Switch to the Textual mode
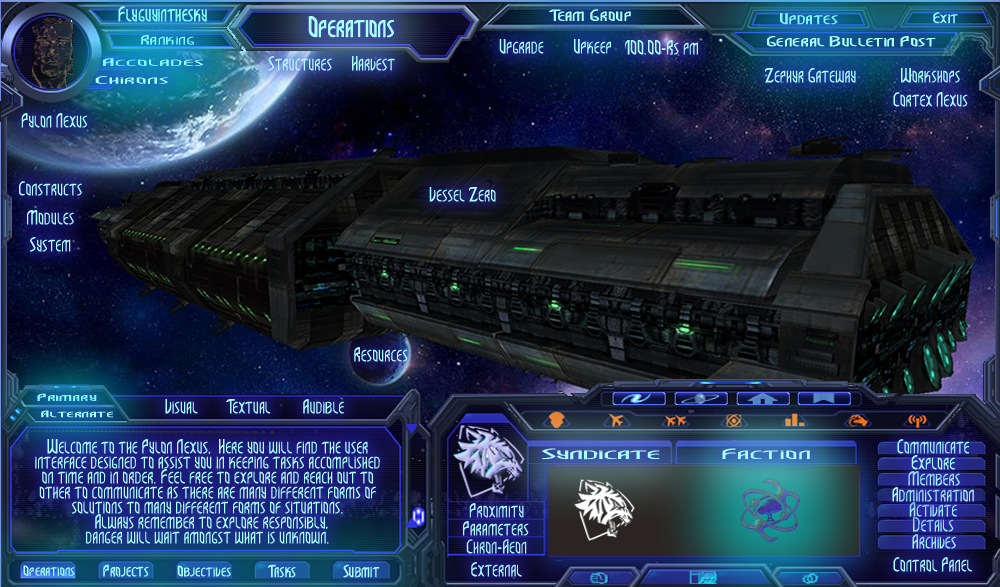Viewport: 1000px width, 587px height. pos(249,407)
